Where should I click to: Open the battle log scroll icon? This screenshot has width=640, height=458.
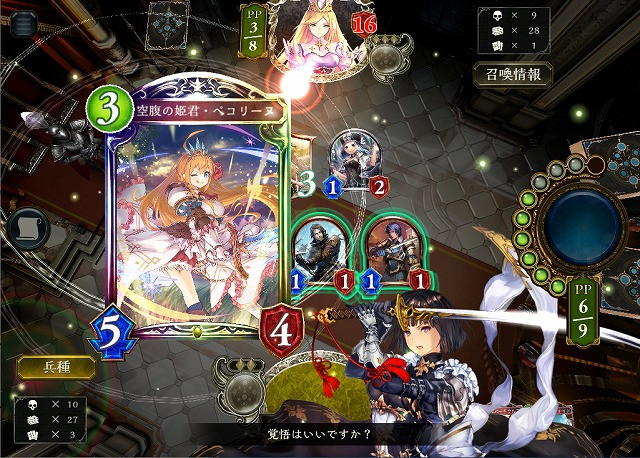click(x=27, y=229)
